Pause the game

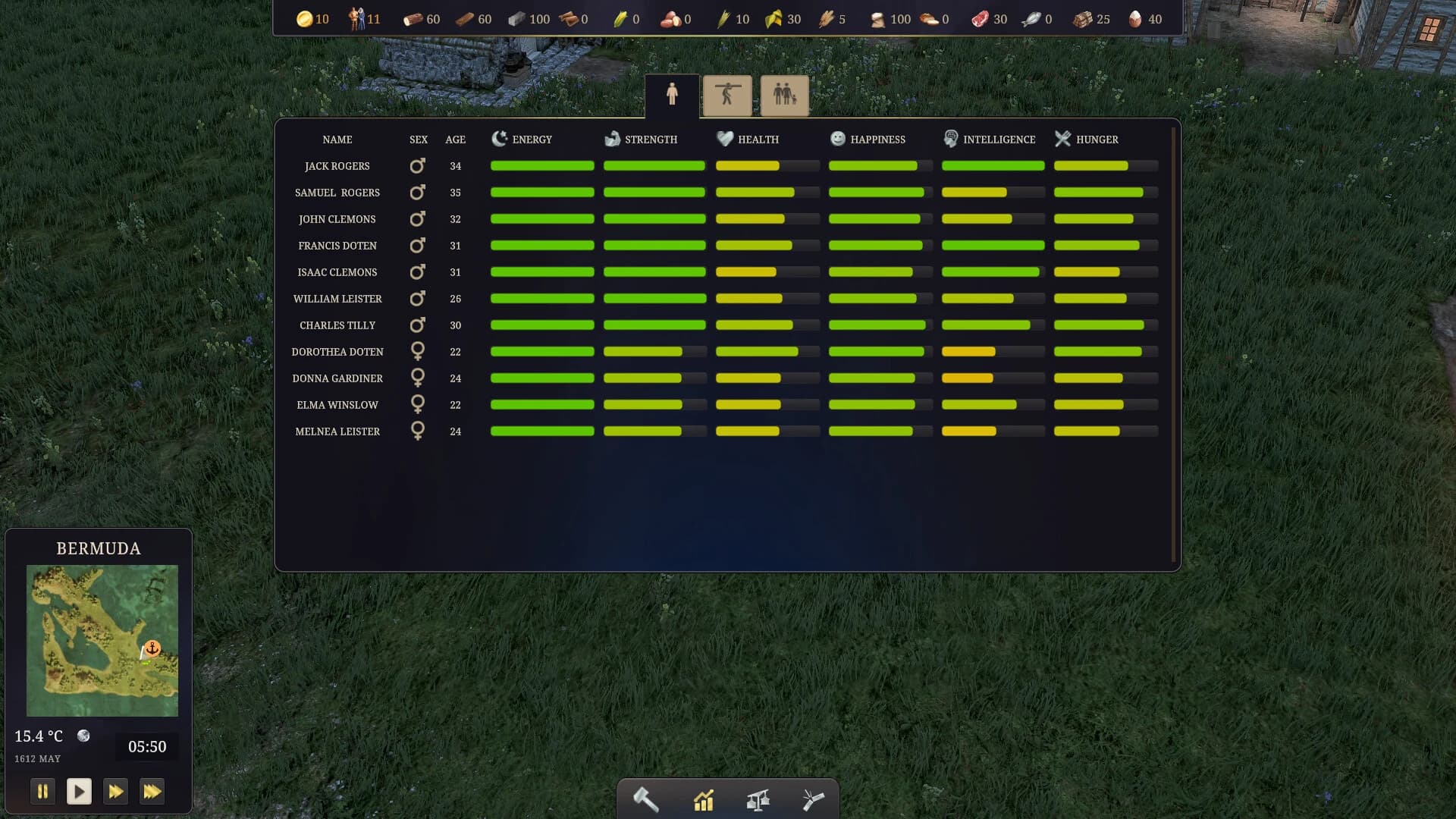[x=43, y=791]
